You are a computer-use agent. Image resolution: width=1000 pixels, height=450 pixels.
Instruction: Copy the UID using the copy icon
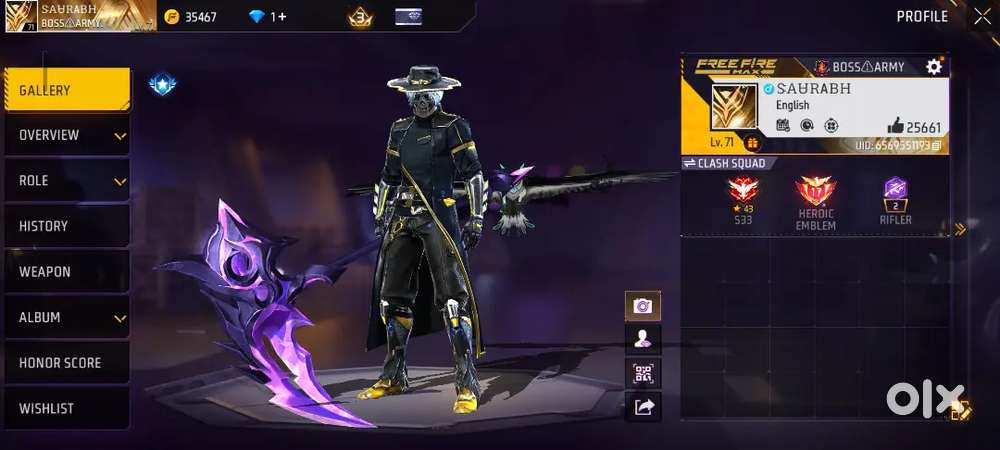938,146
